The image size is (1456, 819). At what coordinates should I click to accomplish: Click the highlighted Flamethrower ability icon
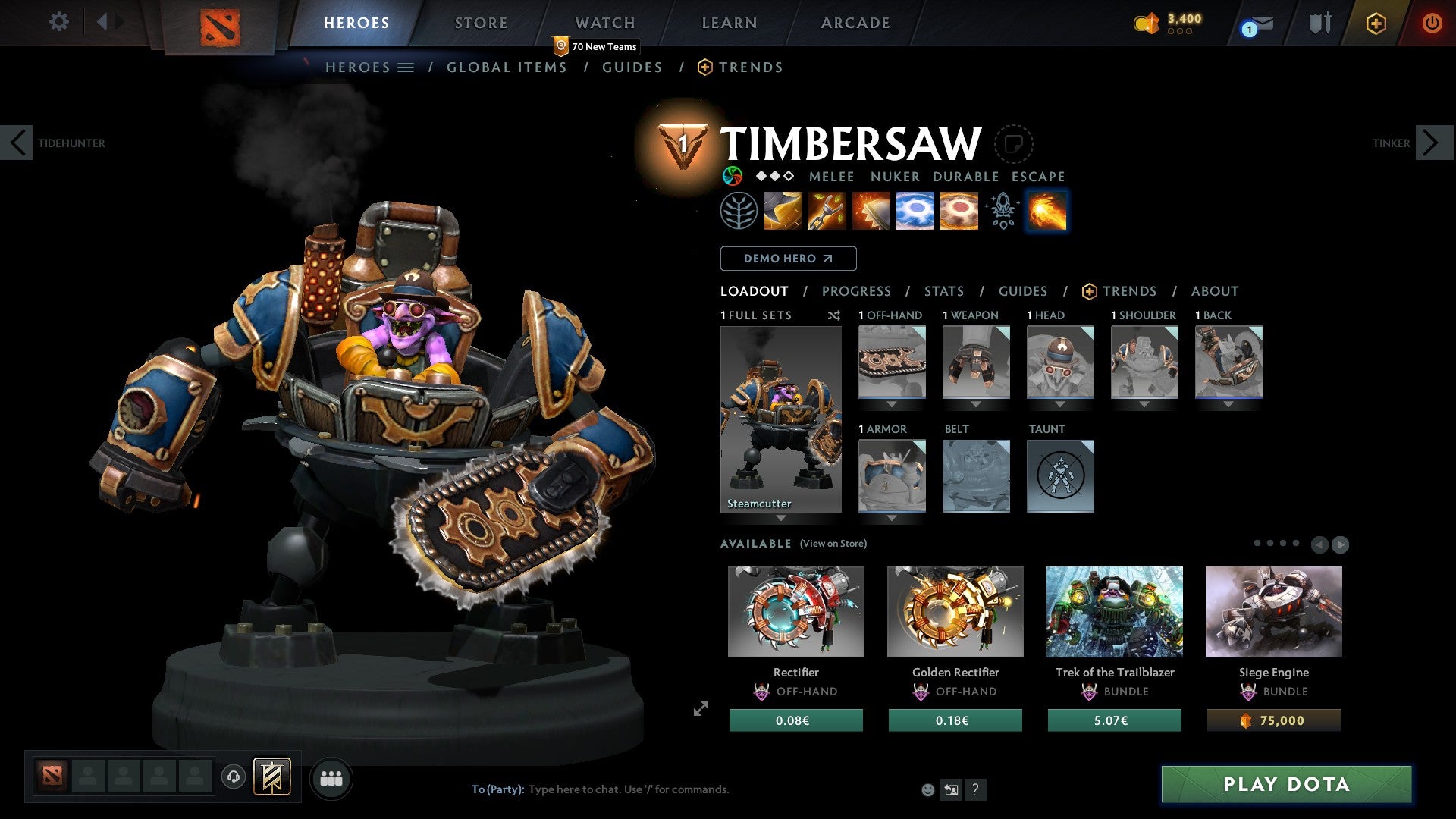click(1046, 211)
